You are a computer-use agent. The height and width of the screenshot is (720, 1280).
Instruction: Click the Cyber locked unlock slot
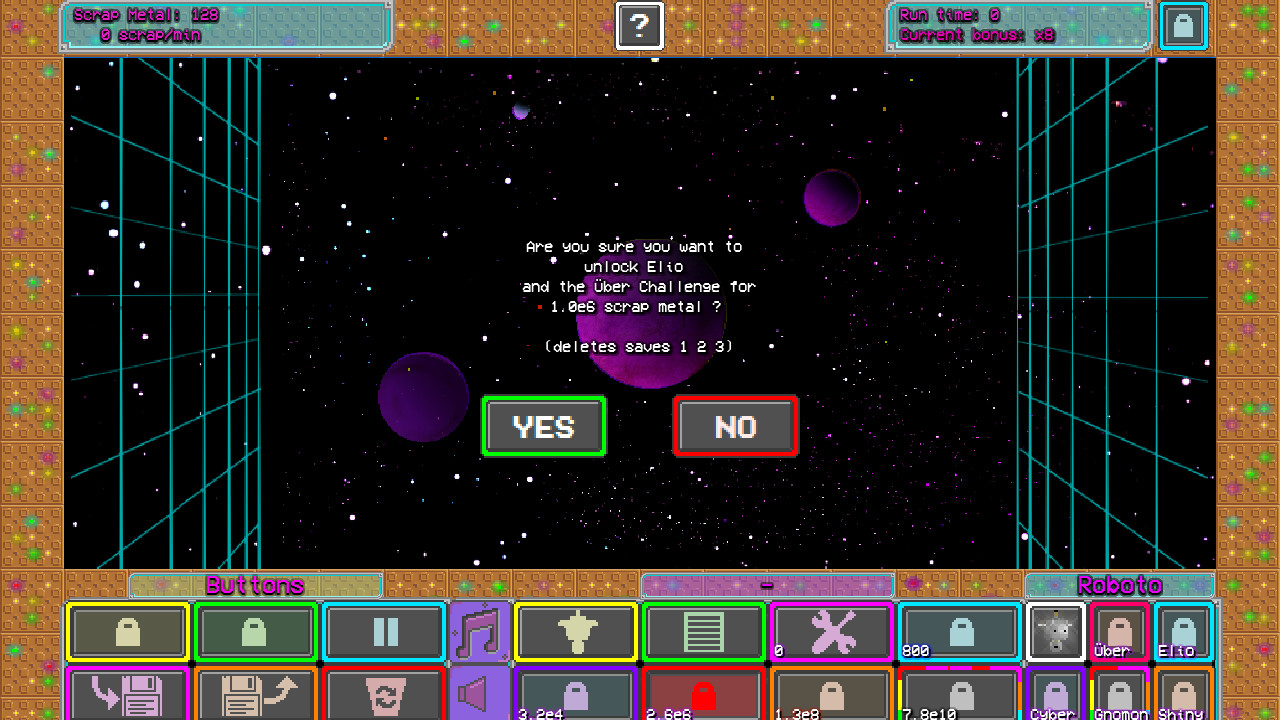(1055, 693)
